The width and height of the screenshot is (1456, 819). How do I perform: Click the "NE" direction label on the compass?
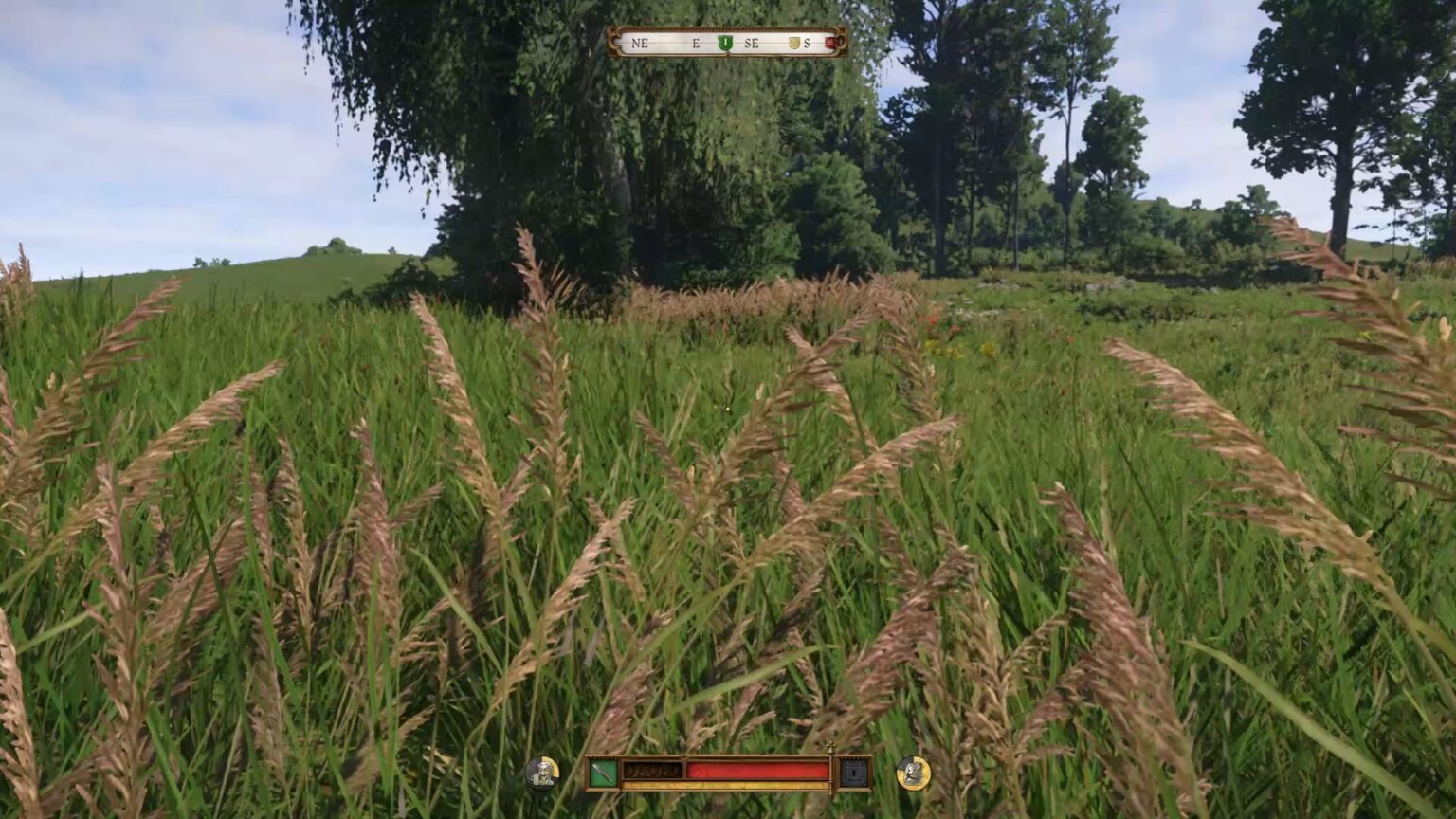point(640,43)
